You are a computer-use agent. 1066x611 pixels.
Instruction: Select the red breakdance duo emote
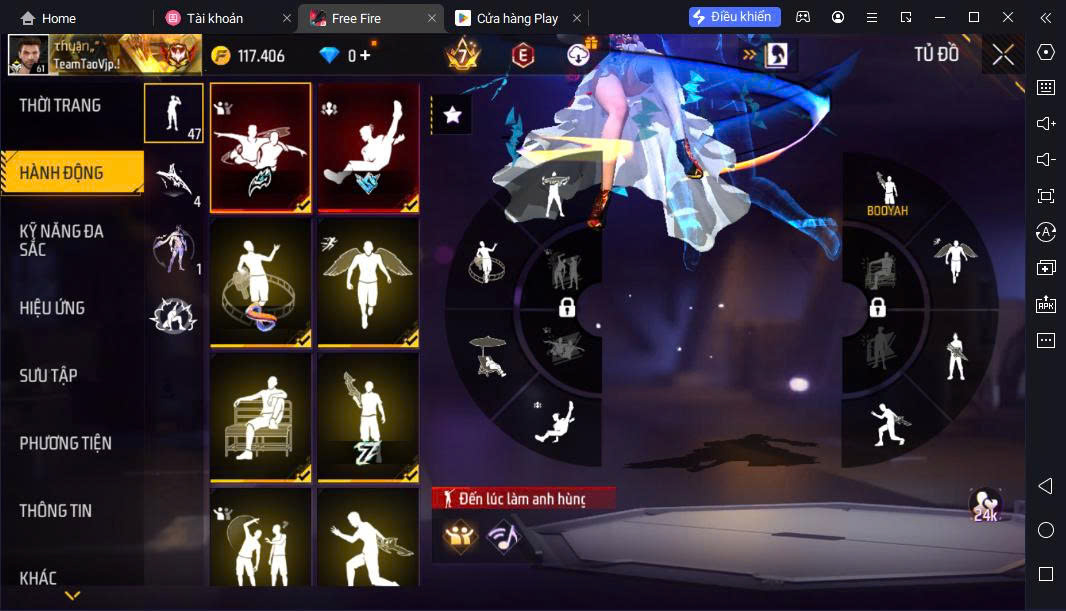point(260,147)
